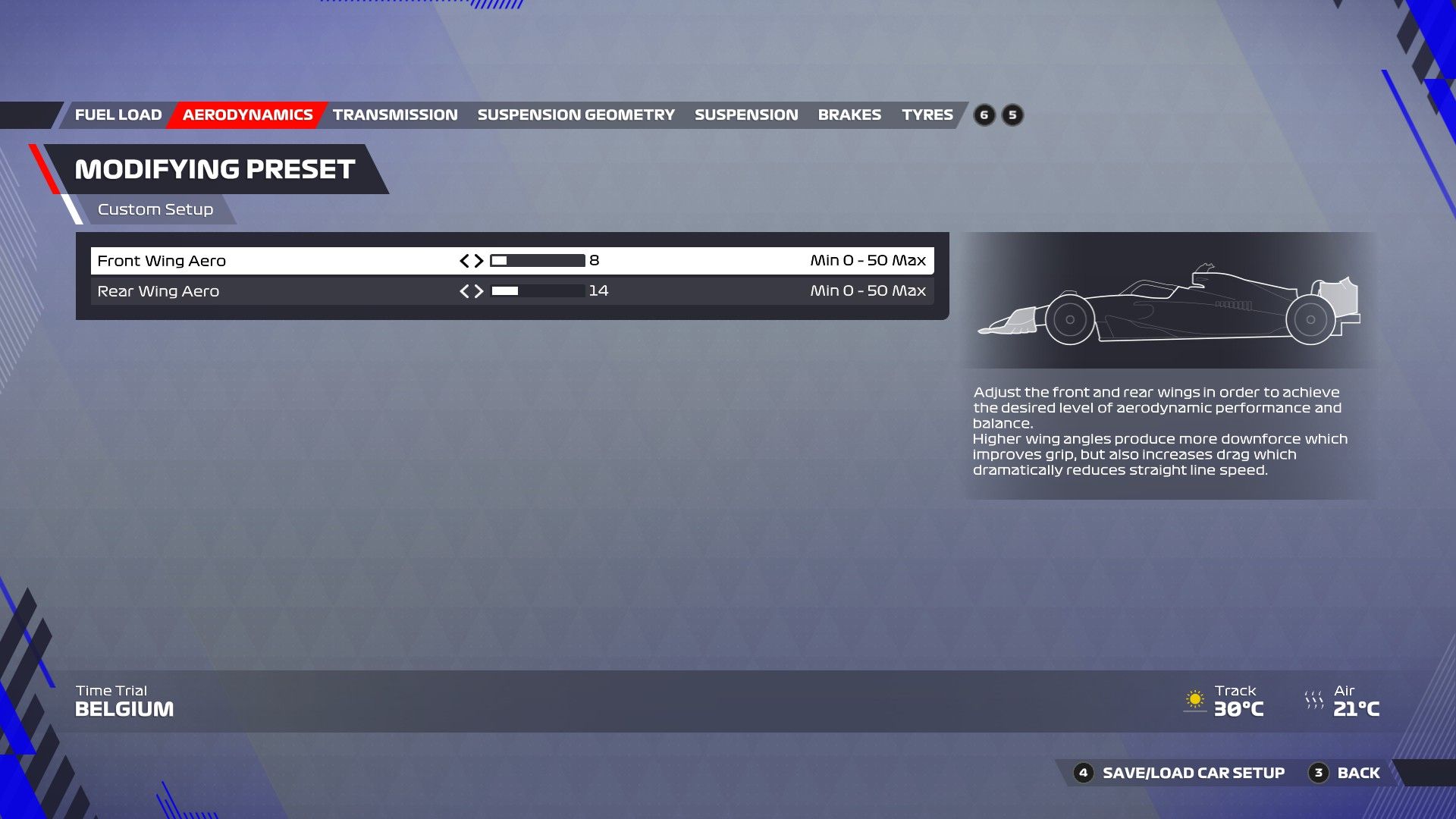
Task: Go to the Suspension Geometry tab
Action: [x=576, y=115]
